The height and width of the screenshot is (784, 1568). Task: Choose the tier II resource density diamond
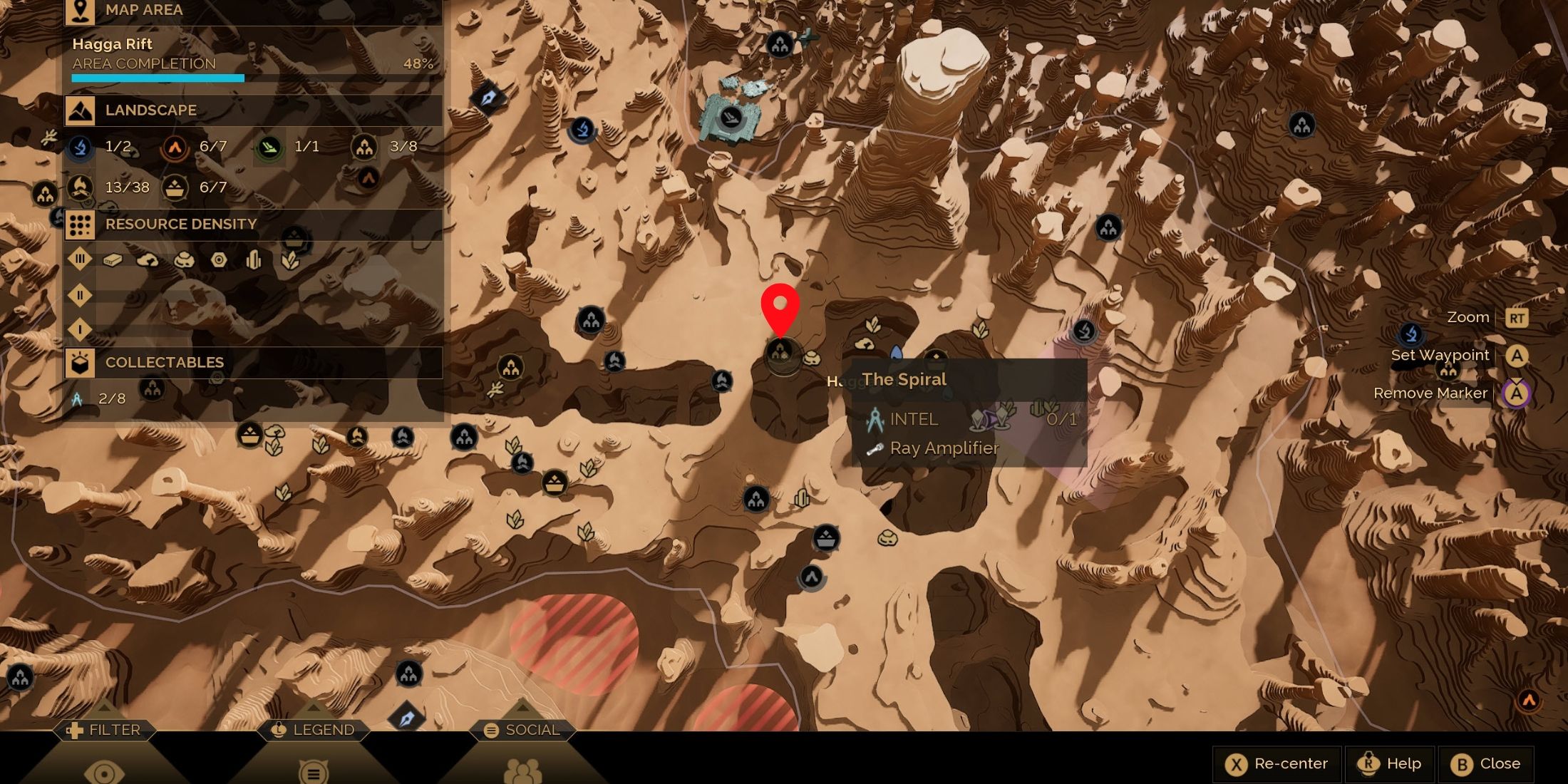coord(80,294)
